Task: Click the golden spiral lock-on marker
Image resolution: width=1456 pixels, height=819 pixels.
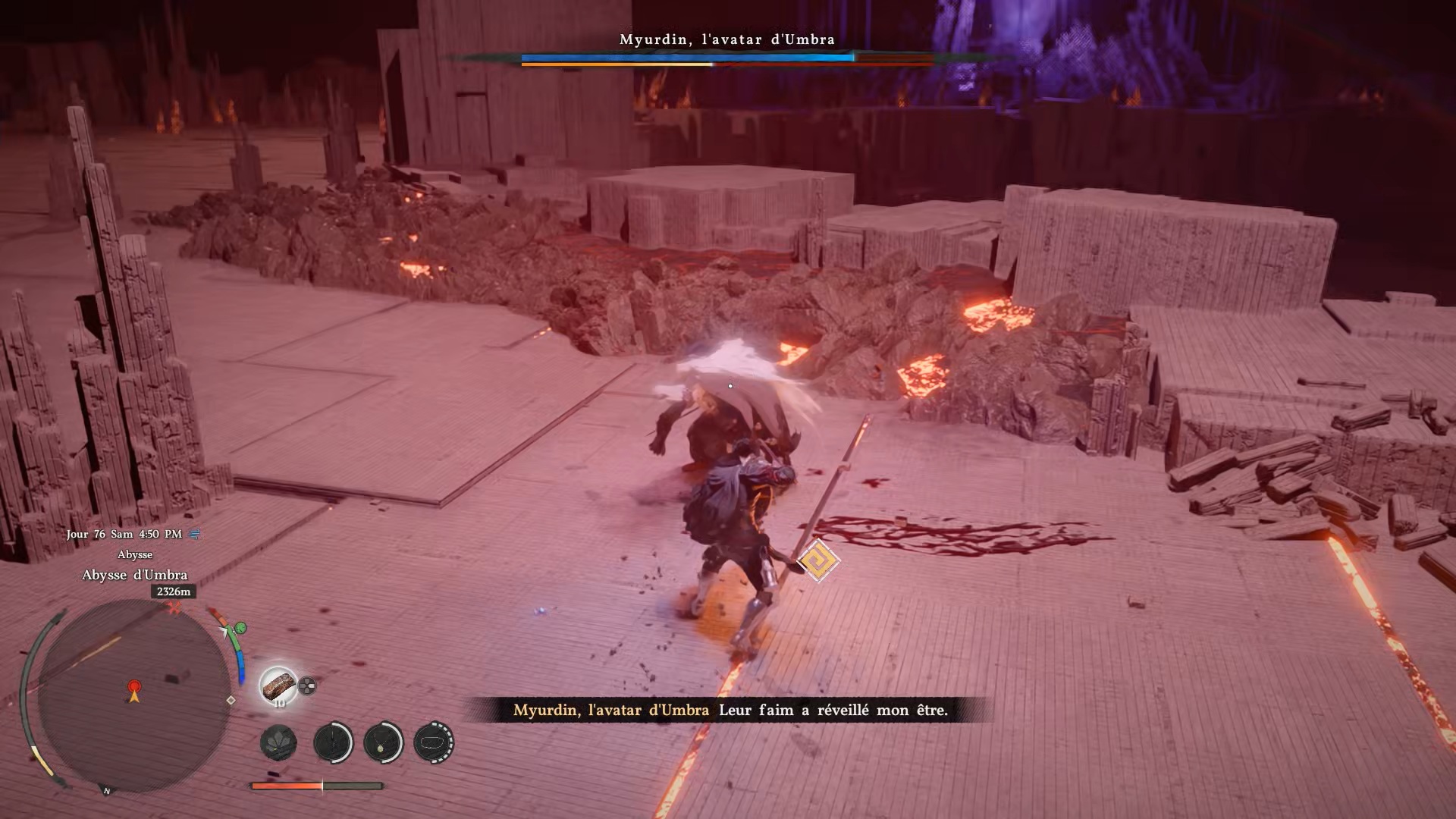Action: pyautogui.click(x=817, y=562)
